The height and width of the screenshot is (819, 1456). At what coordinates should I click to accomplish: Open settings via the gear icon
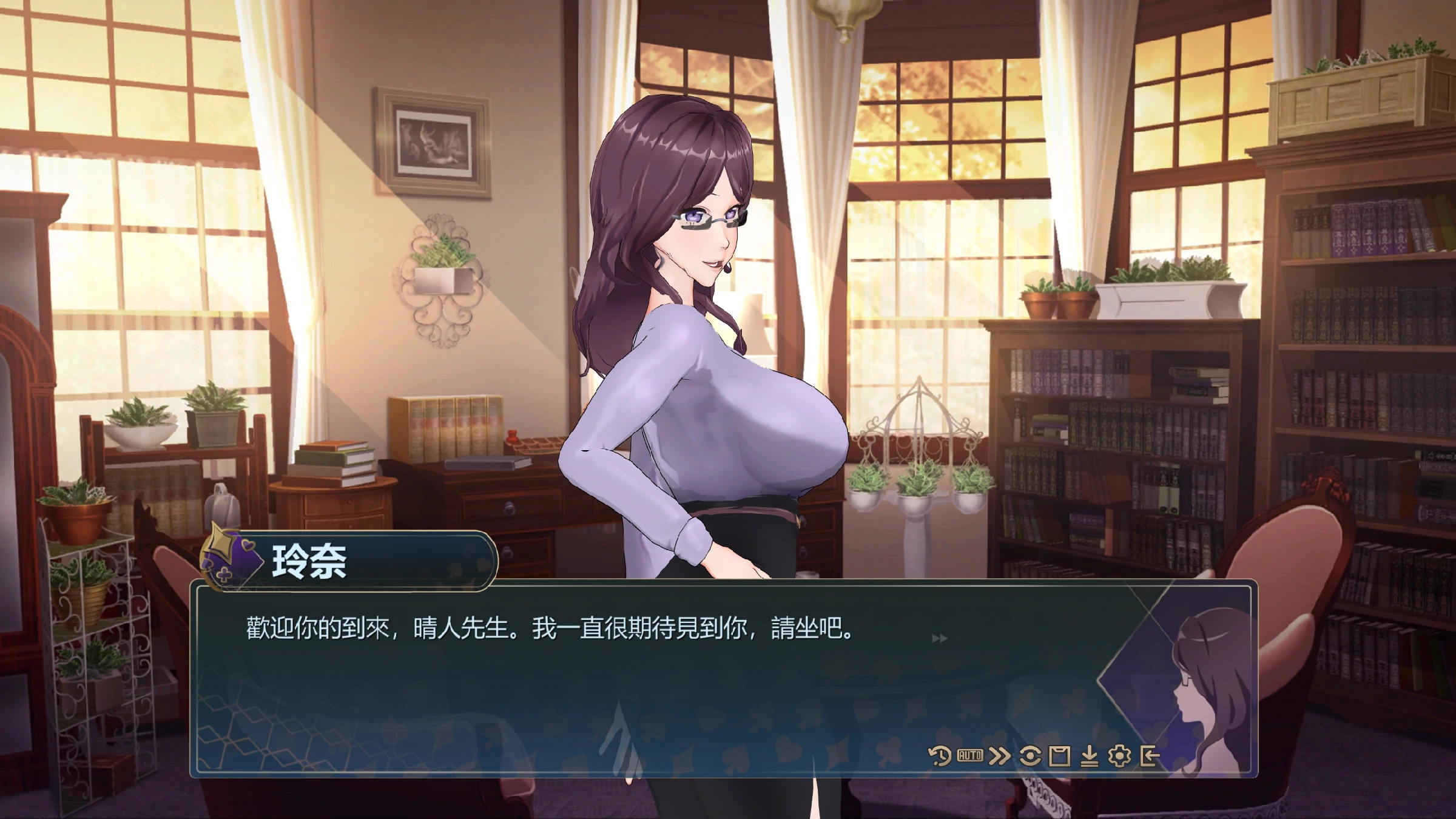pos(1119,756)
